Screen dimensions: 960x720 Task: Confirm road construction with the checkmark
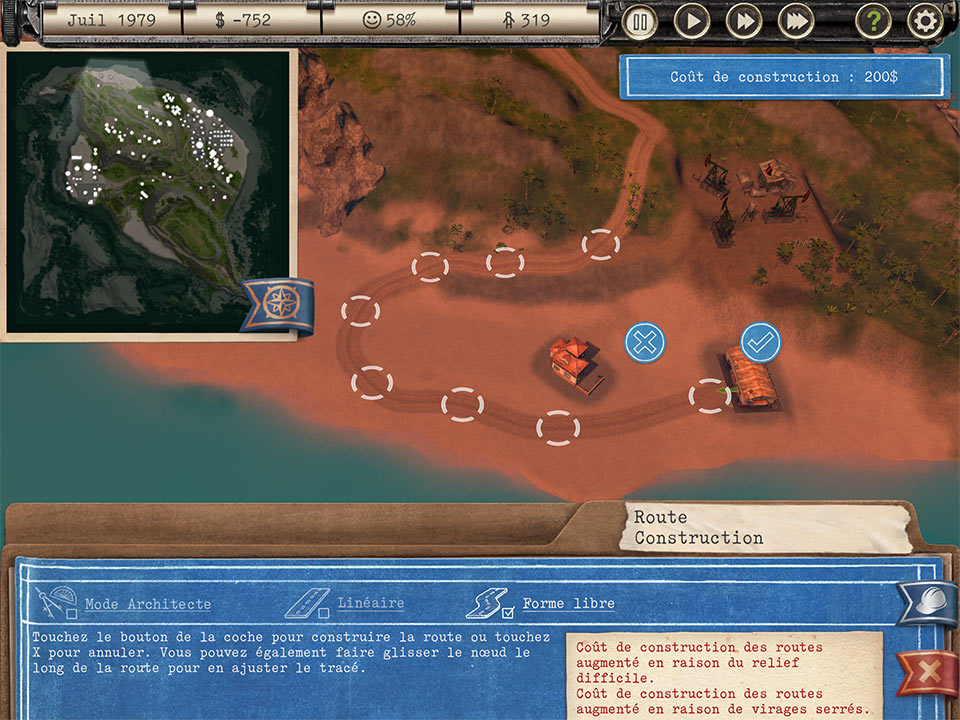(x=760, y=343)
